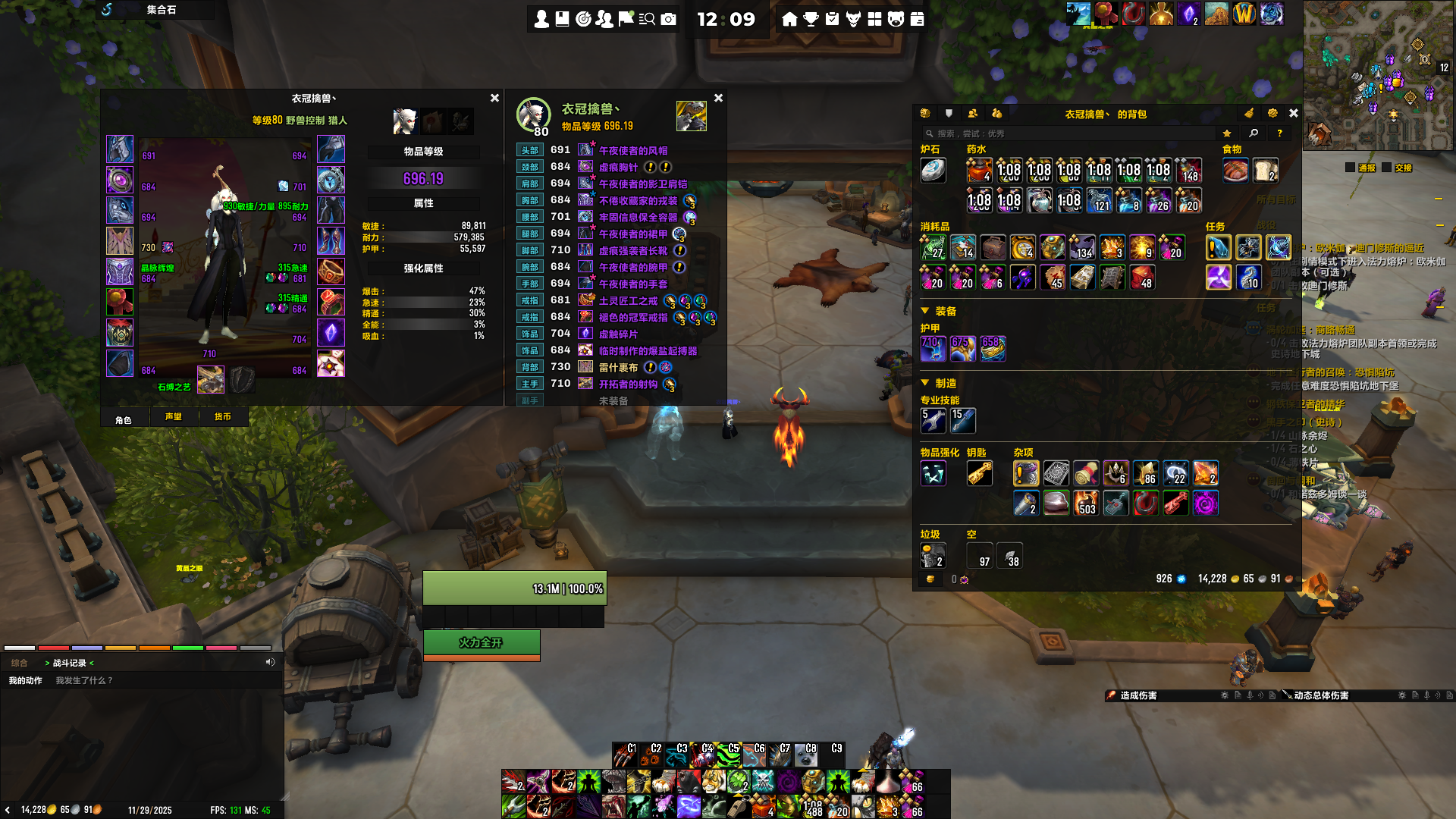The width and height of the screenshot is (1456, 819).
Task: Switch to the 战斗记录 combat log tab
Action: tap(69, 663)
